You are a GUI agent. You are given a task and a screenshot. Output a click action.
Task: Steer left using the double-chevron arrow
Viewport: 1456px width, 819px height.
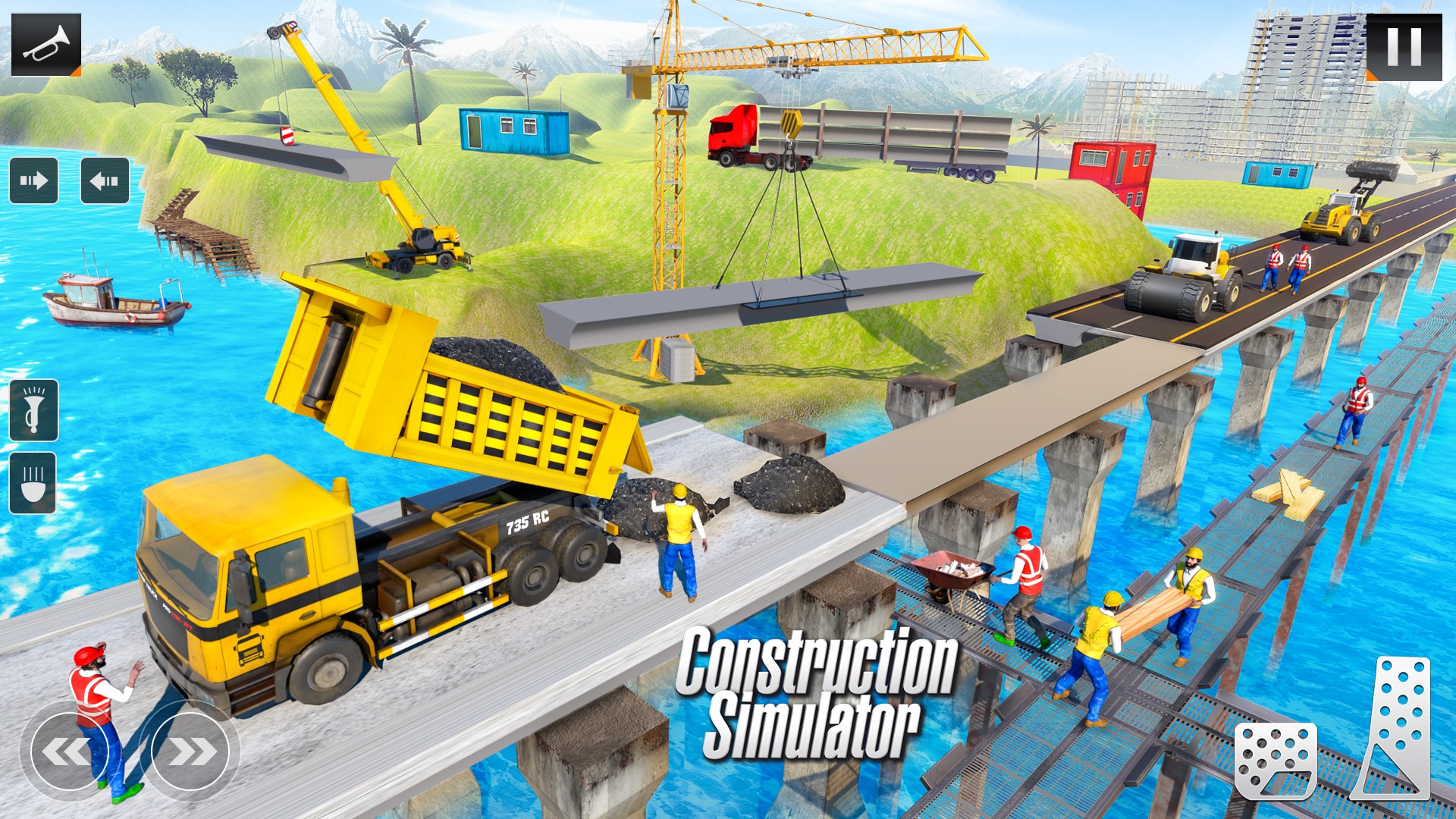pos(70,751)
